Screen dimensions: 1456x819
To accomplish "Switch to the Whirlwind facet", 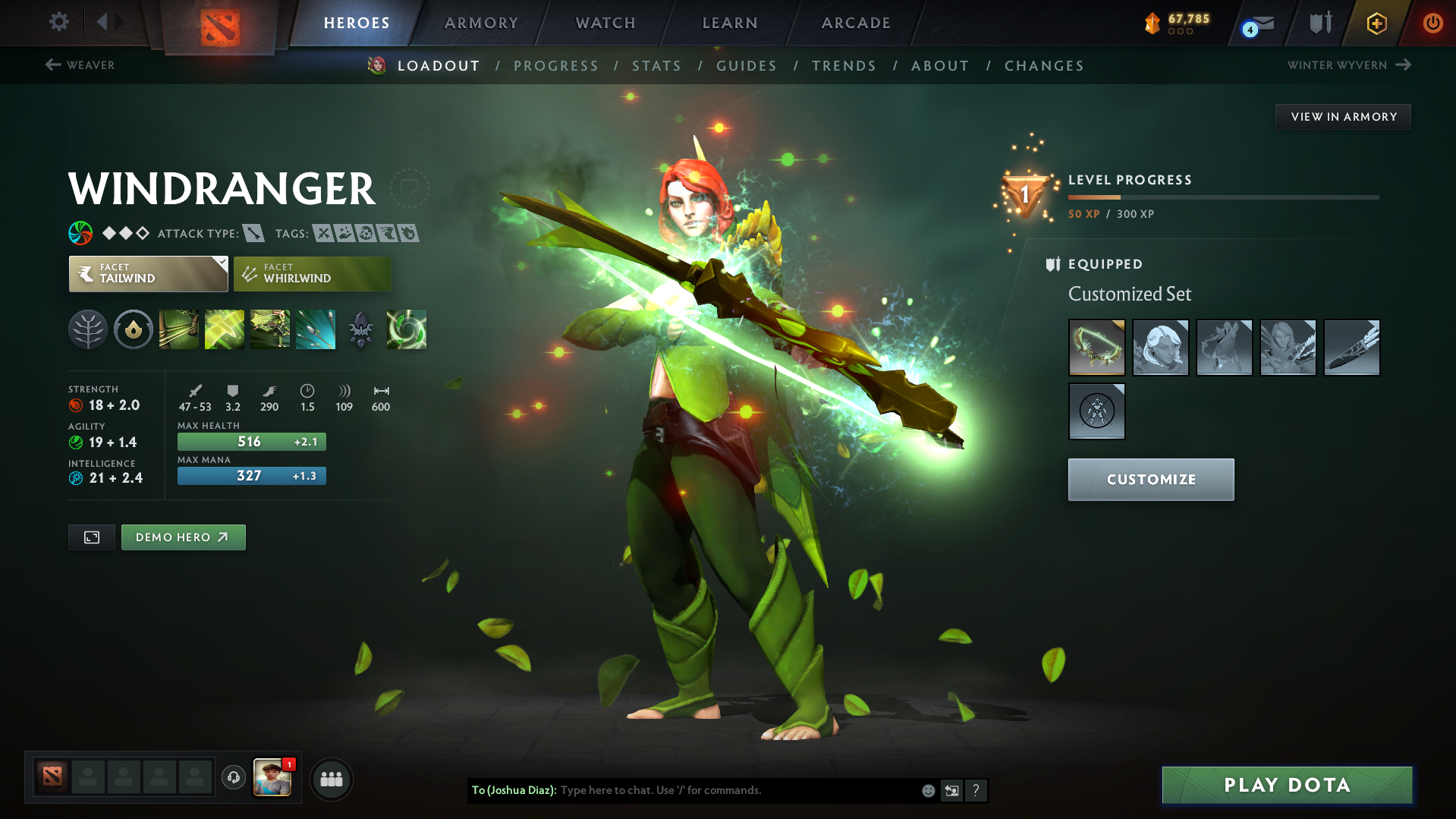I will click(311, 274).
